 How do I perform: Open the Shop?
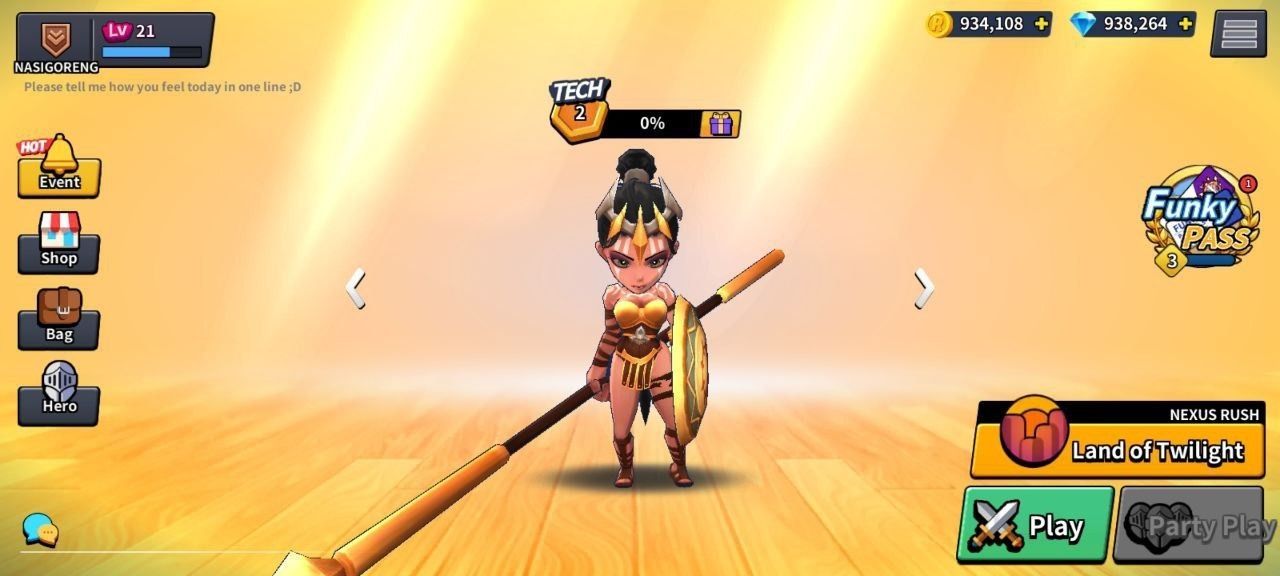click(59, 244)
